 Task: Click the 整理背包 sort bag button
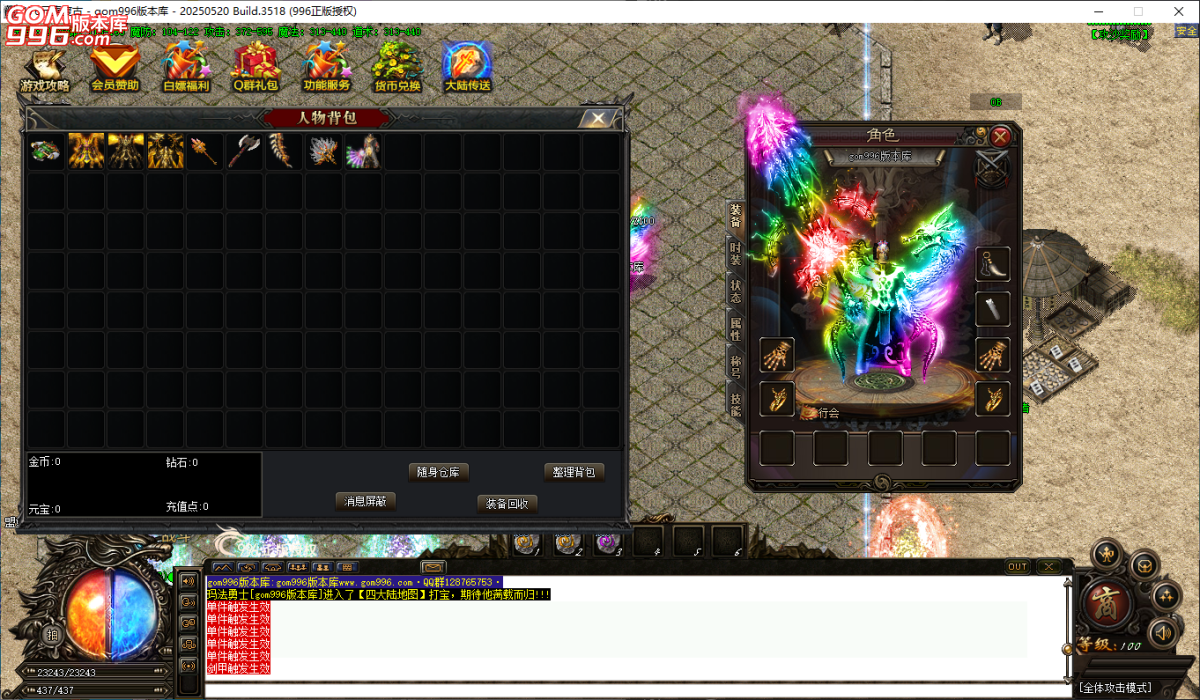(574, 472)
